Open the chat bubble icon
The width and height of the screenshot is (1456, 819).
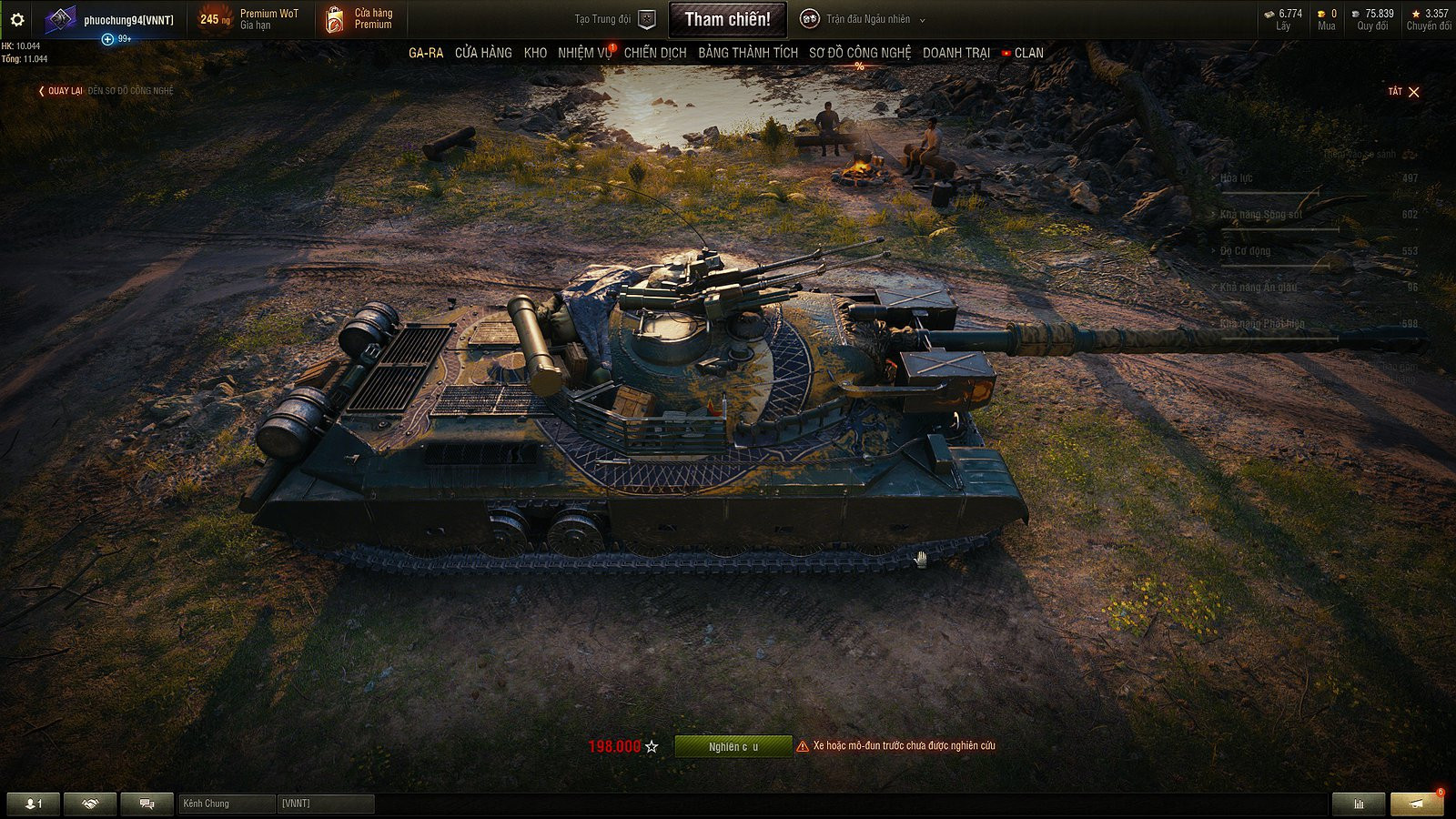click(x=147, y=802)
